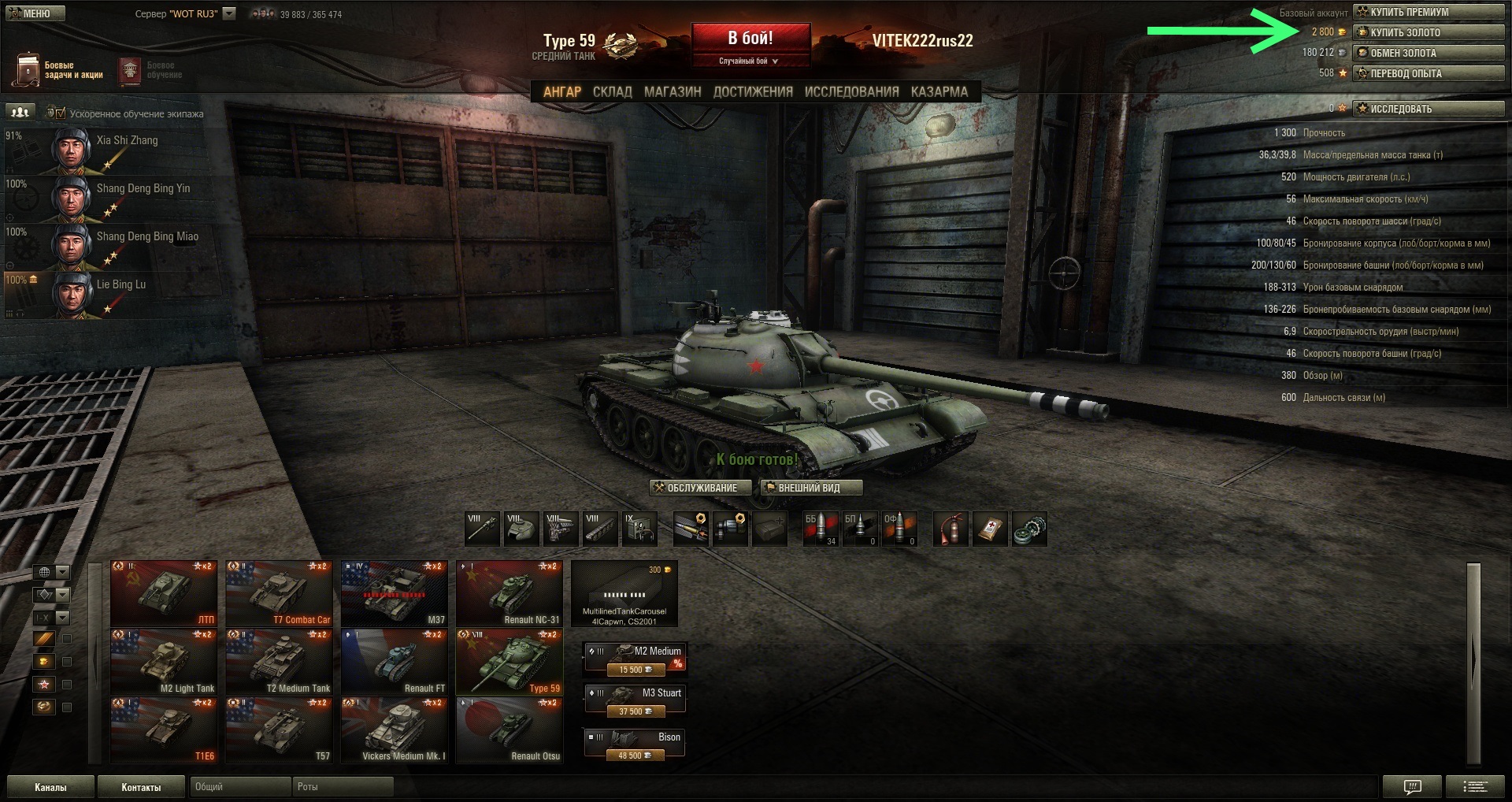Image resolution: width=1512 pixels, height=802 pixels.
Task: Open the Контакты contacts list
Action: (141, 787)
